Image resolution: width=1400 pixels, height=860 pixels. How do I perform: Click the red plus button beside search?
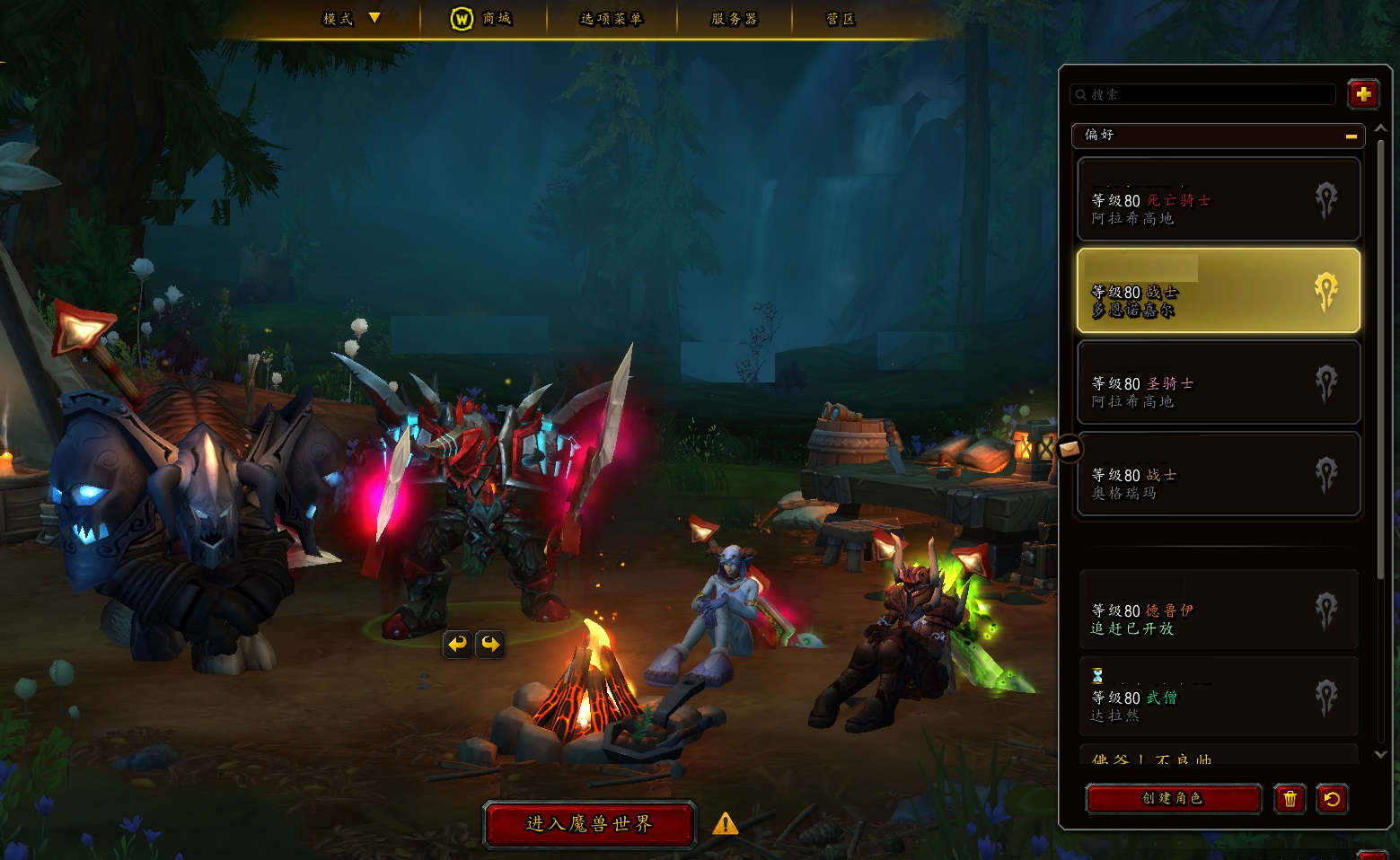pyautogui.click(x=1362, y=94)
